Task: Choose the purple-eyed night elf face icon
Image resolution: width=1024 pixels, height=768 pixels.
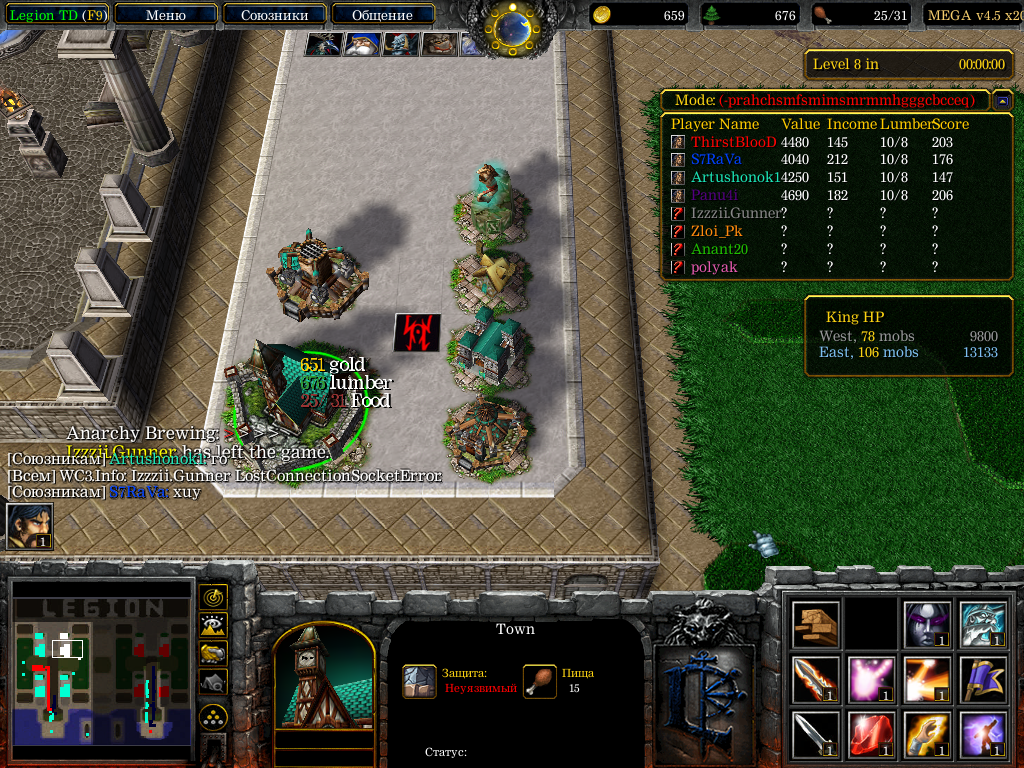Action: [925, 624]
